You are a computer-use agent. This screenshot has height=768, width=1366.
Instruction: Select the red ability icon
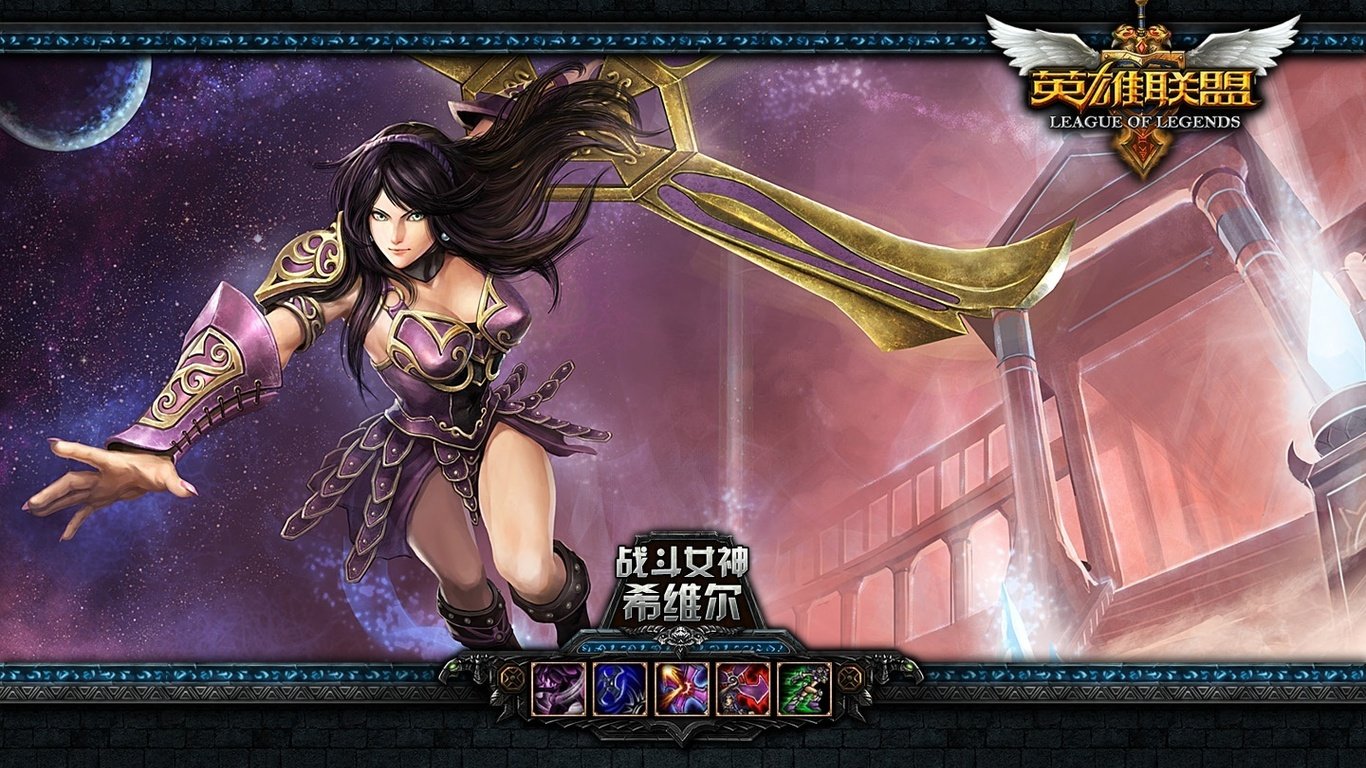(743, 688)
